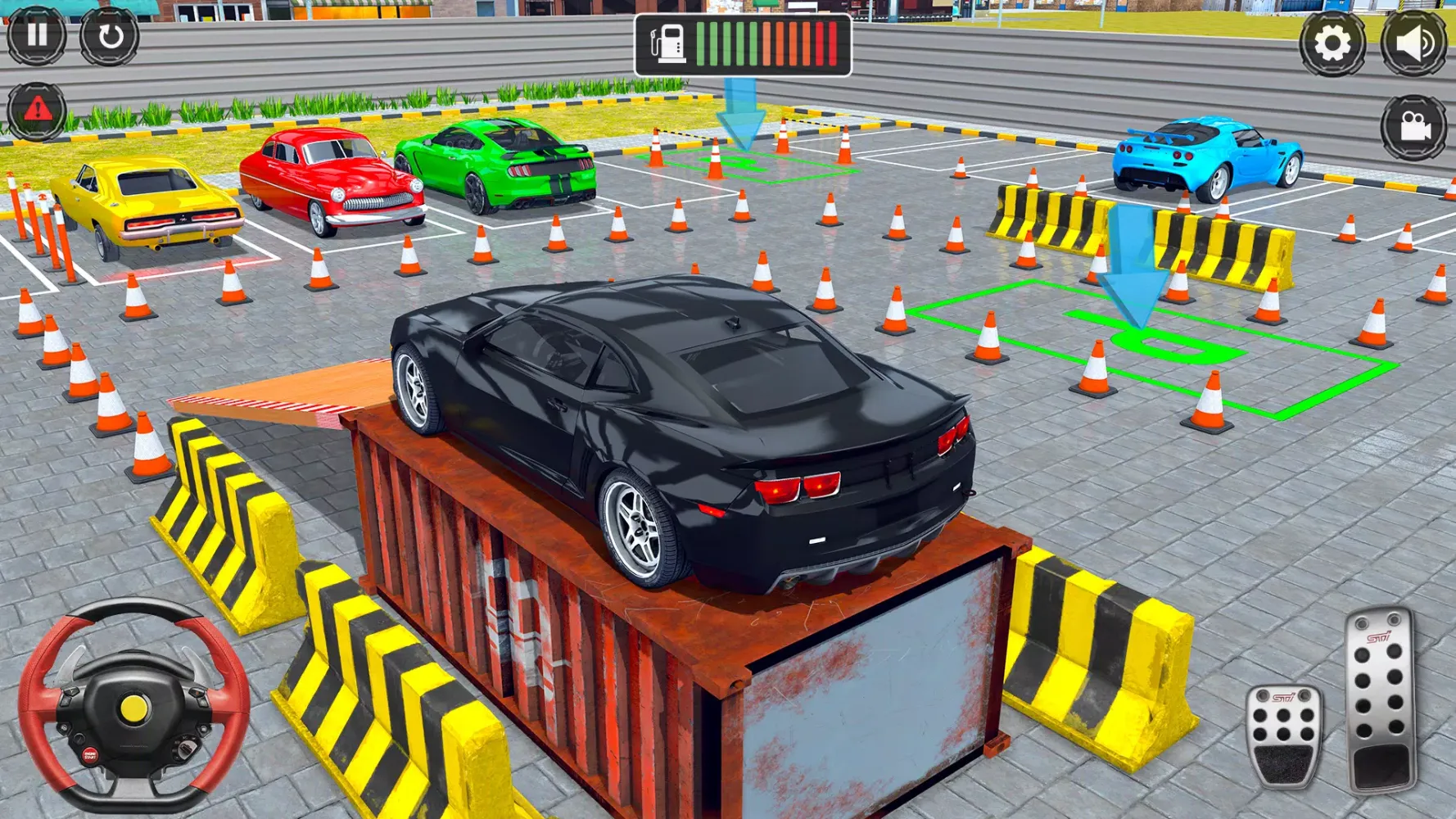This screenshot has height=819, width=1456.
Task: Hit the tall accelerator pedal
Action: click(1381, 700)
